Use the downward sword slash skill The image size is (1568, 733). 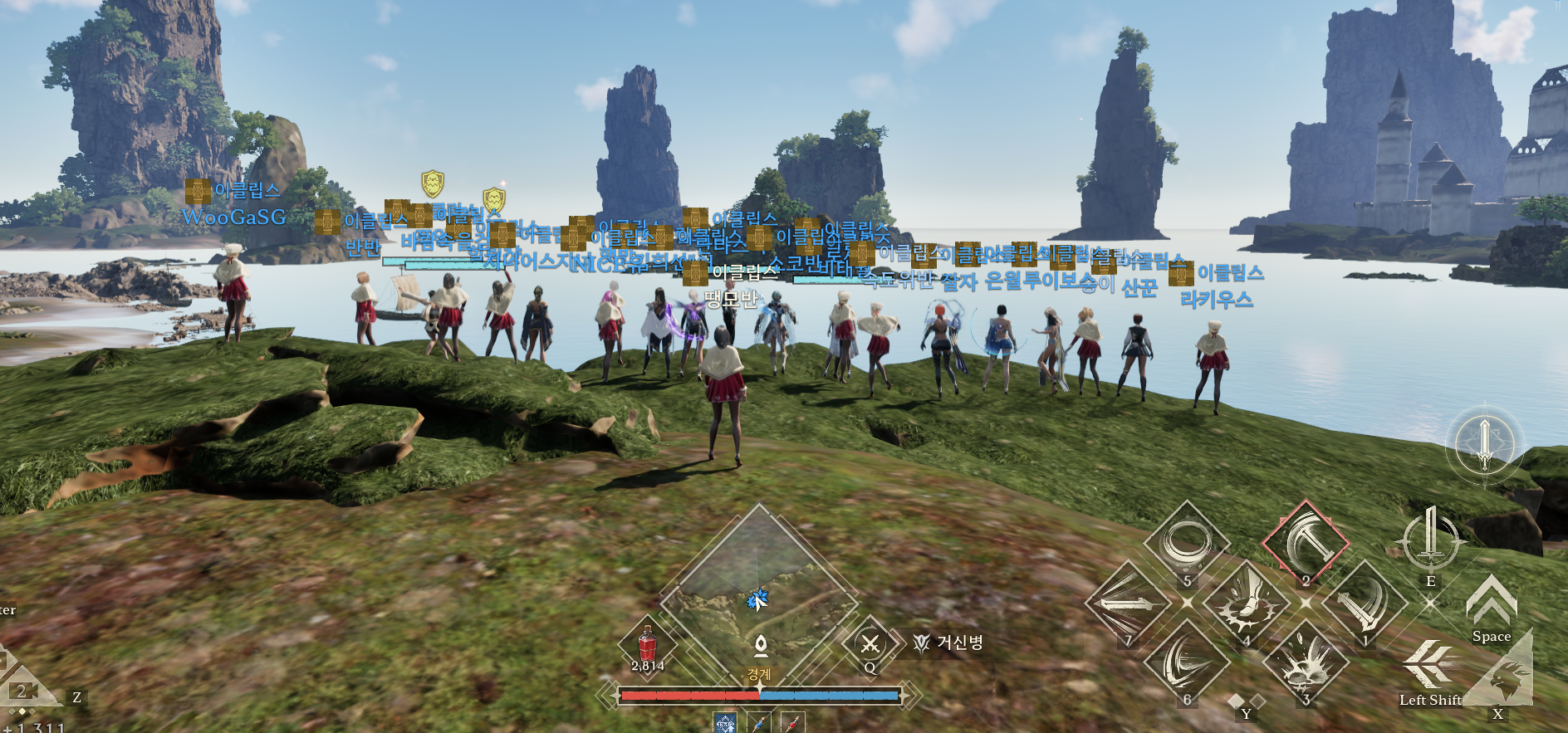[1364, 605]
